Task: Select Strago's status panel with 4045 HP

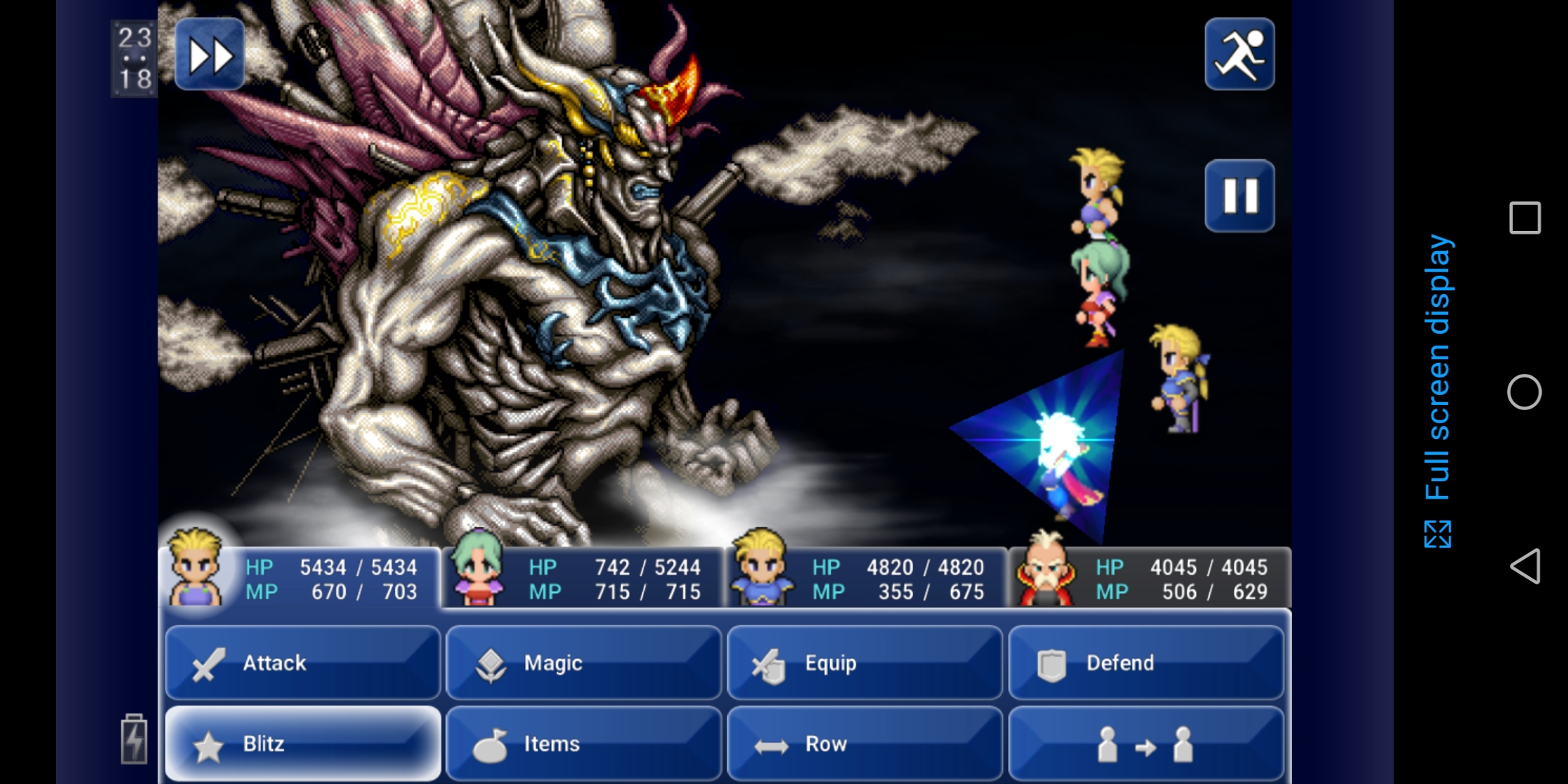Action: pyautogui.click(x=1149, y=579)
